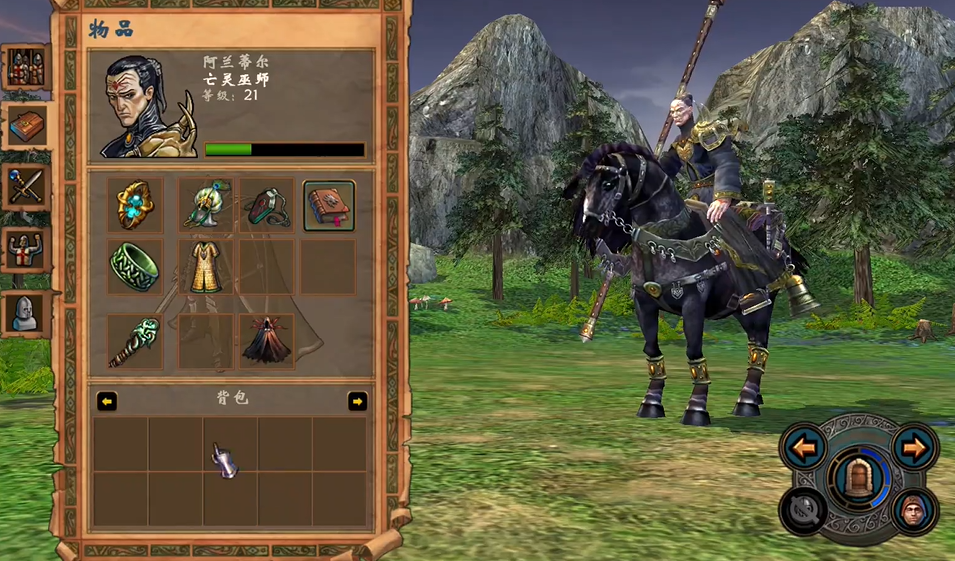Switch to next hero with orange right arrow

(x=913, y=447)
